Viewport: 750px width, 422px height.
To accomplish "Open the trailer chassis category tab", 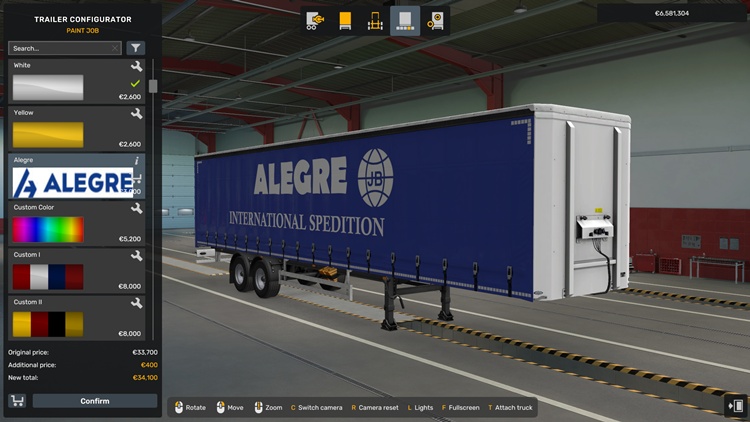I will (x=376, y=20).
